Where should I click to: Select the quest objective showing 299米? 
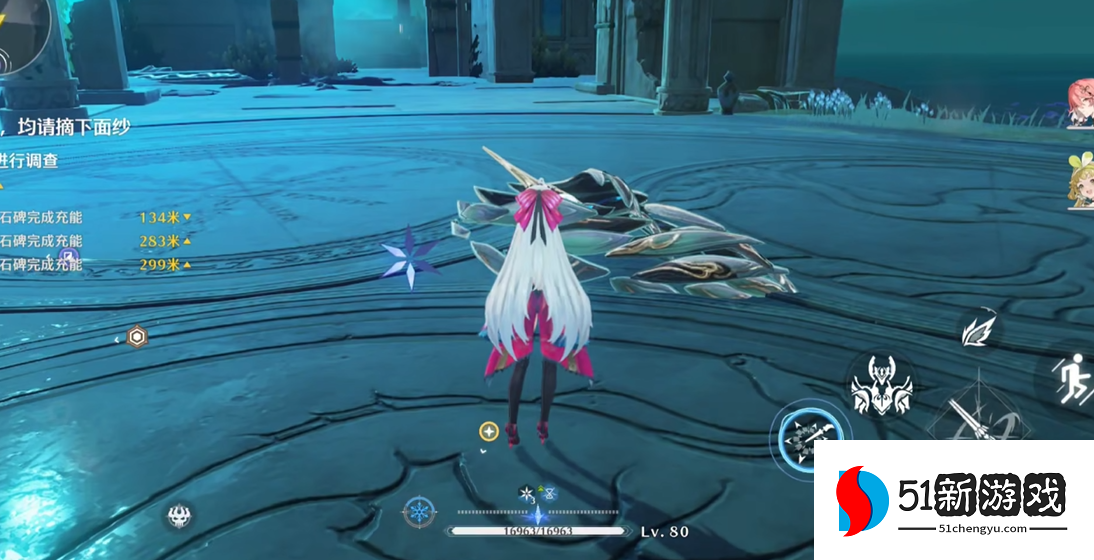(96, 265)
